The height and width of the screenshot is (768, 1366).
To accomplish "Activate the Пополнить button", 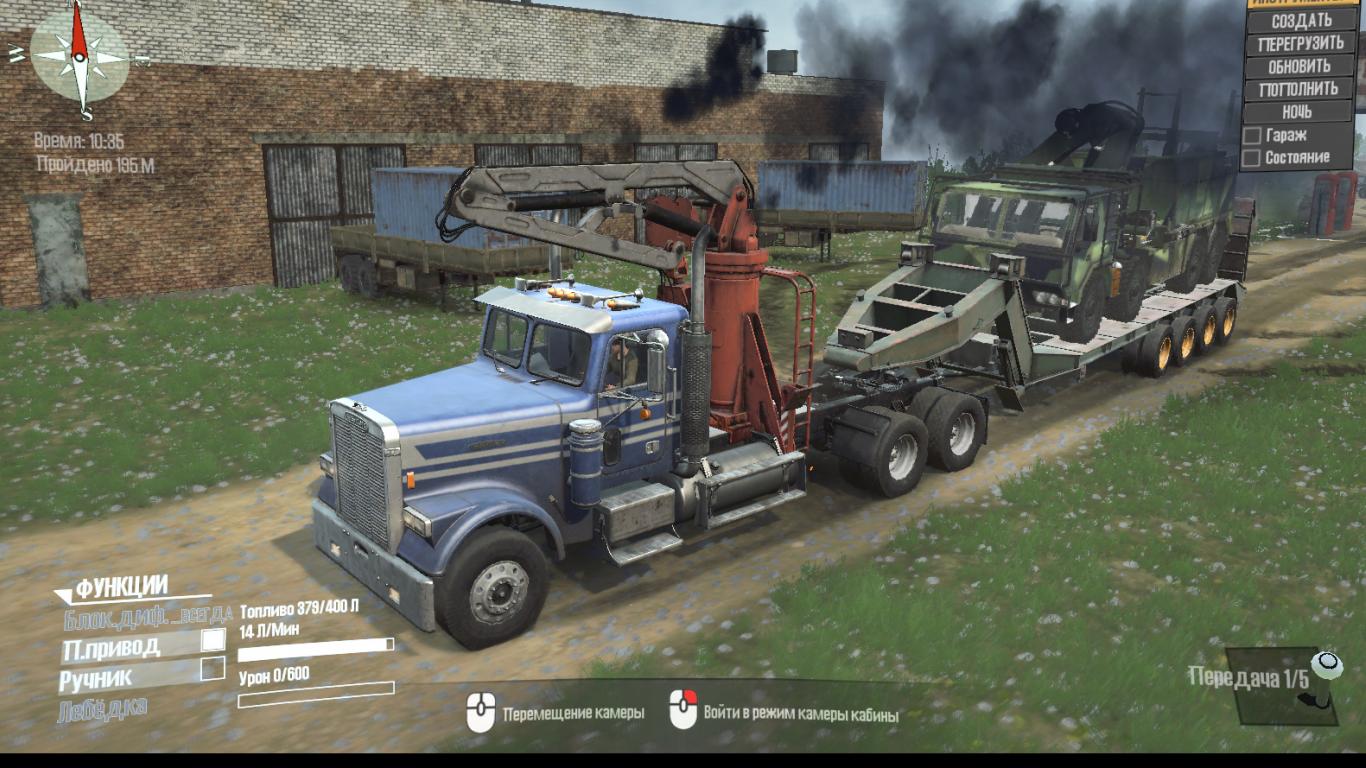I will 1300,89.
